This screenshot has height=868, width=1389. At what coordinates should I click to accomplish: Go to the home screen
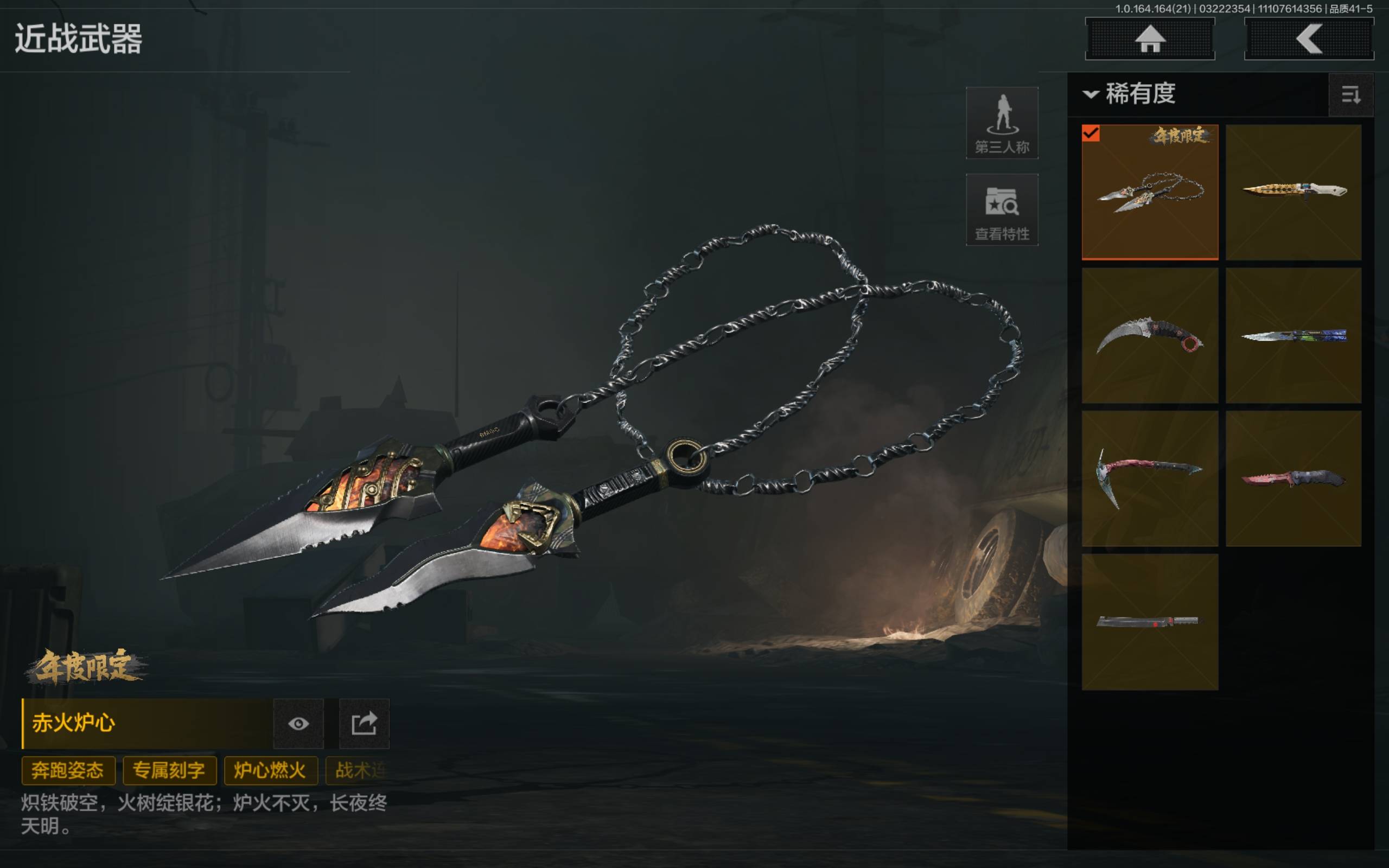(x=1150, y=39)
